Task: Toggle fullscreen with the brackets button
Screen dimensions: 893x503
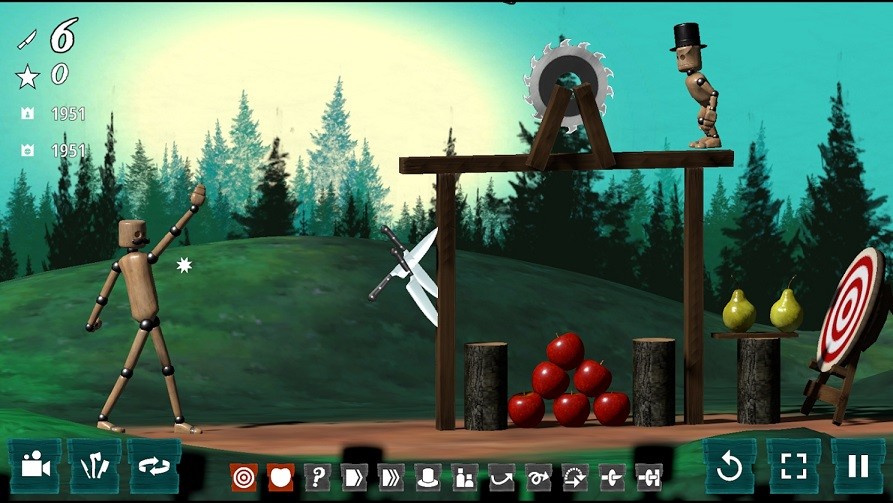Action: point(793,465)
